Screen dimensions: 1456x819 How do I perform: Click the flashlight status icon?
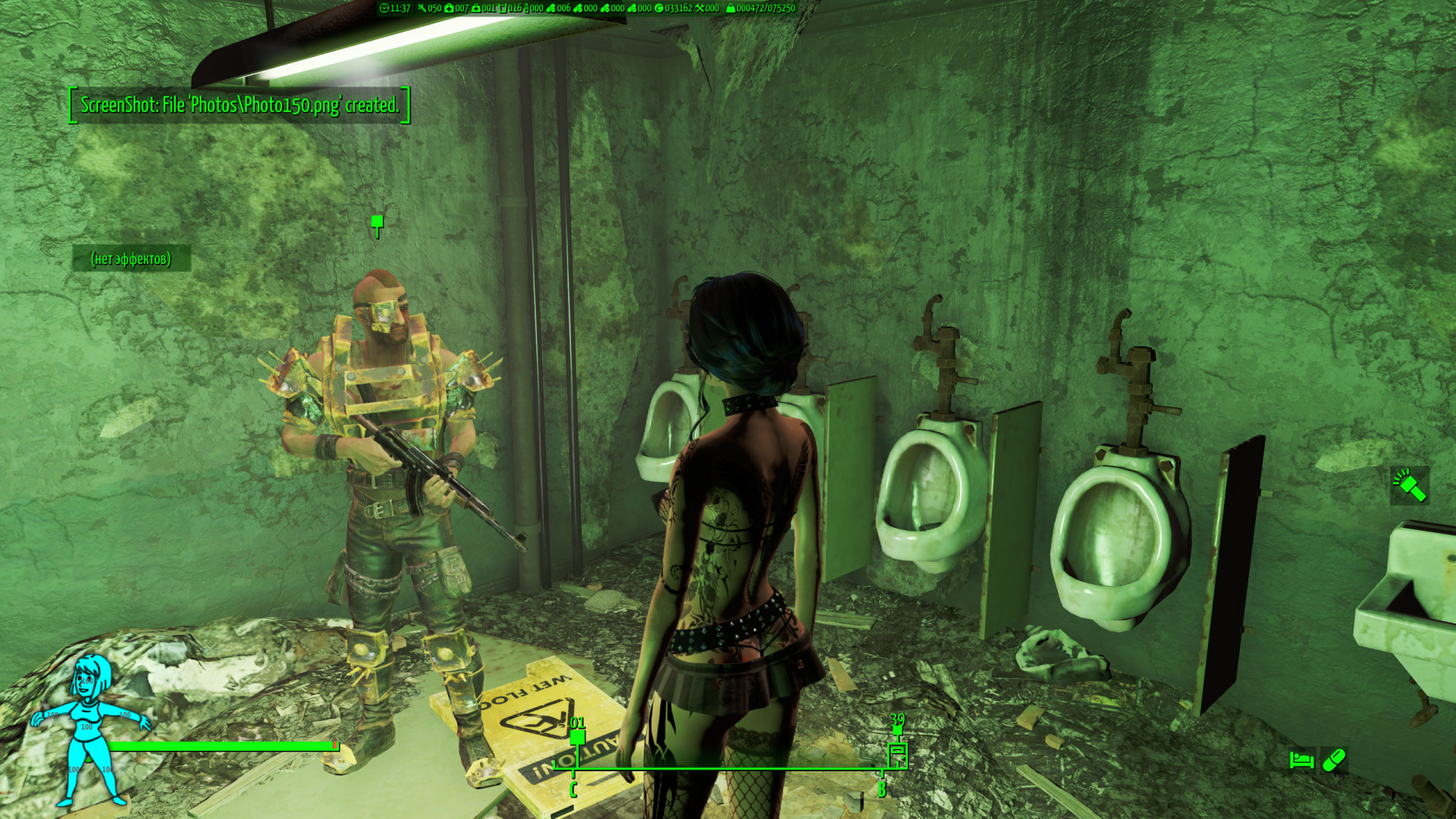pos(1409,485)
